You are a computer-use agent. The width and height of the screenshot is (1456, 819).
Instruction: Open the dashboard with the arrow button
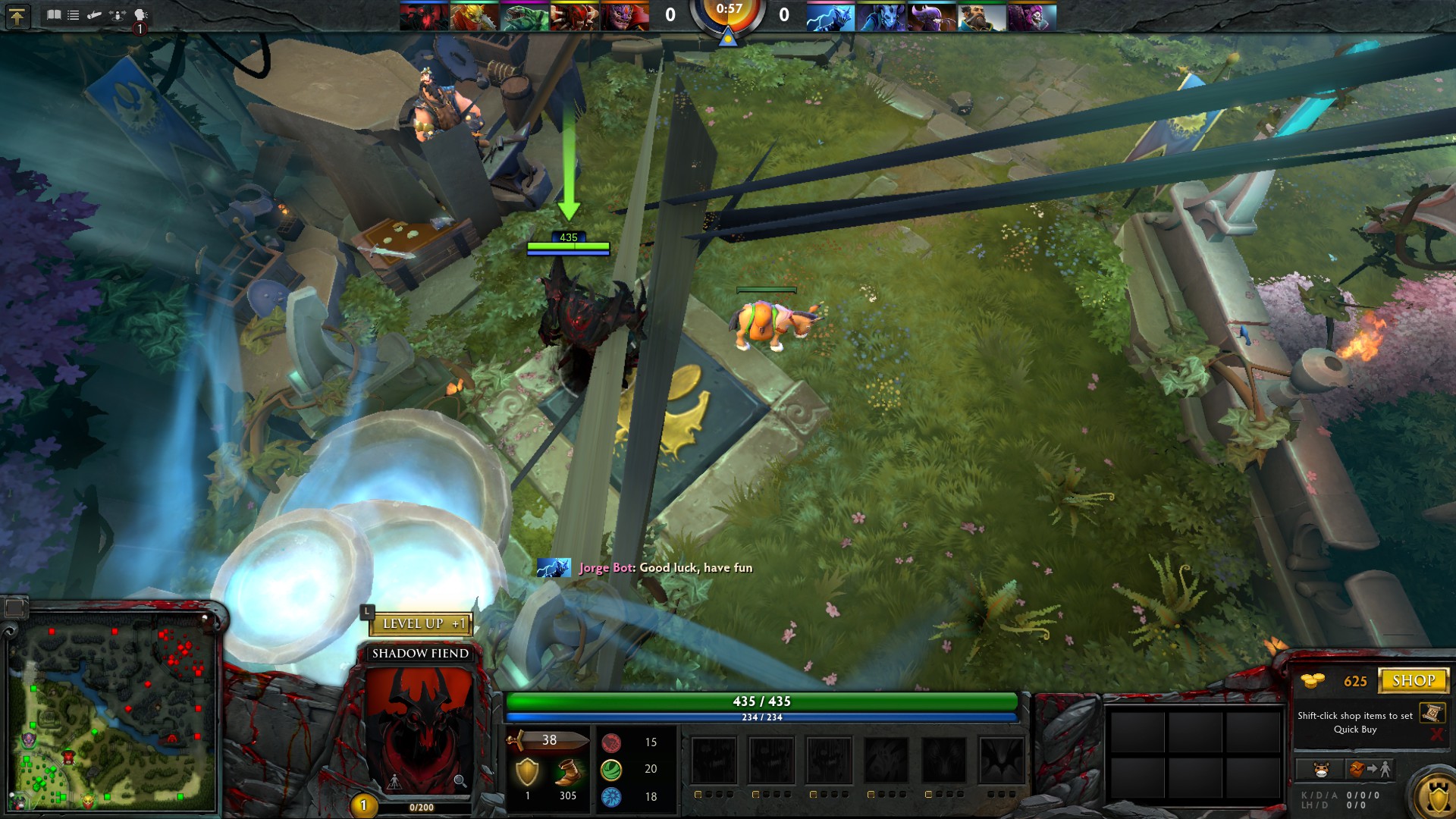coord(17,16)
